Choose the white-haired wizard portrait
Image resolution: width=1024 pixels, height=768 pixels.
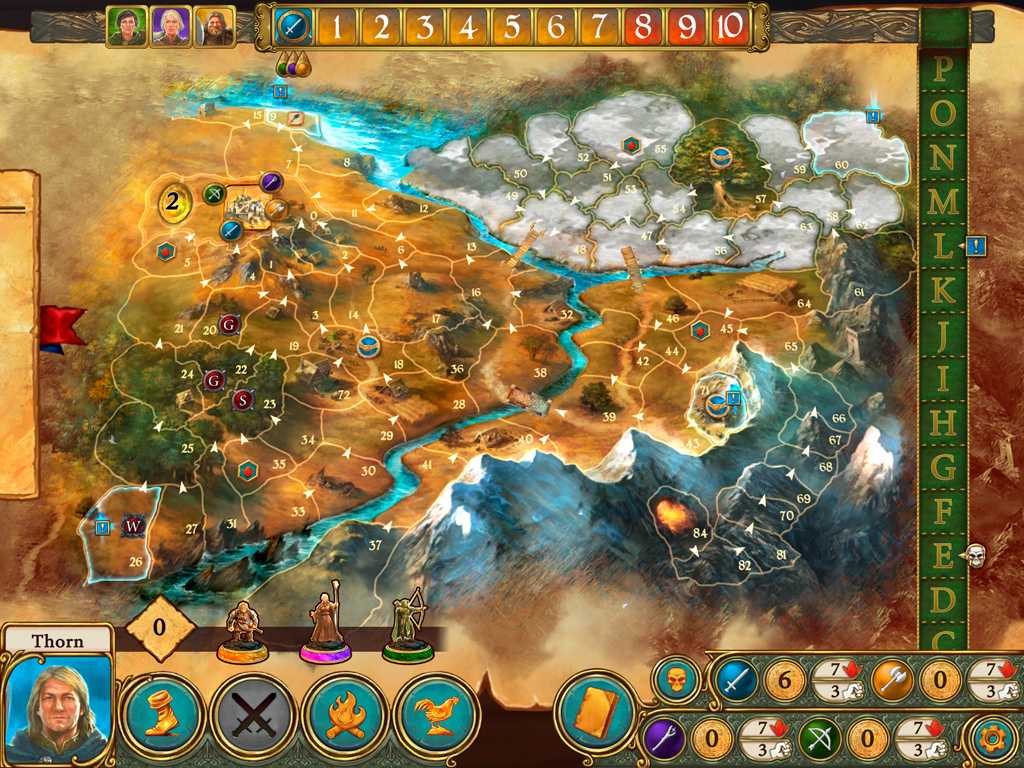(x=170, y=27)
